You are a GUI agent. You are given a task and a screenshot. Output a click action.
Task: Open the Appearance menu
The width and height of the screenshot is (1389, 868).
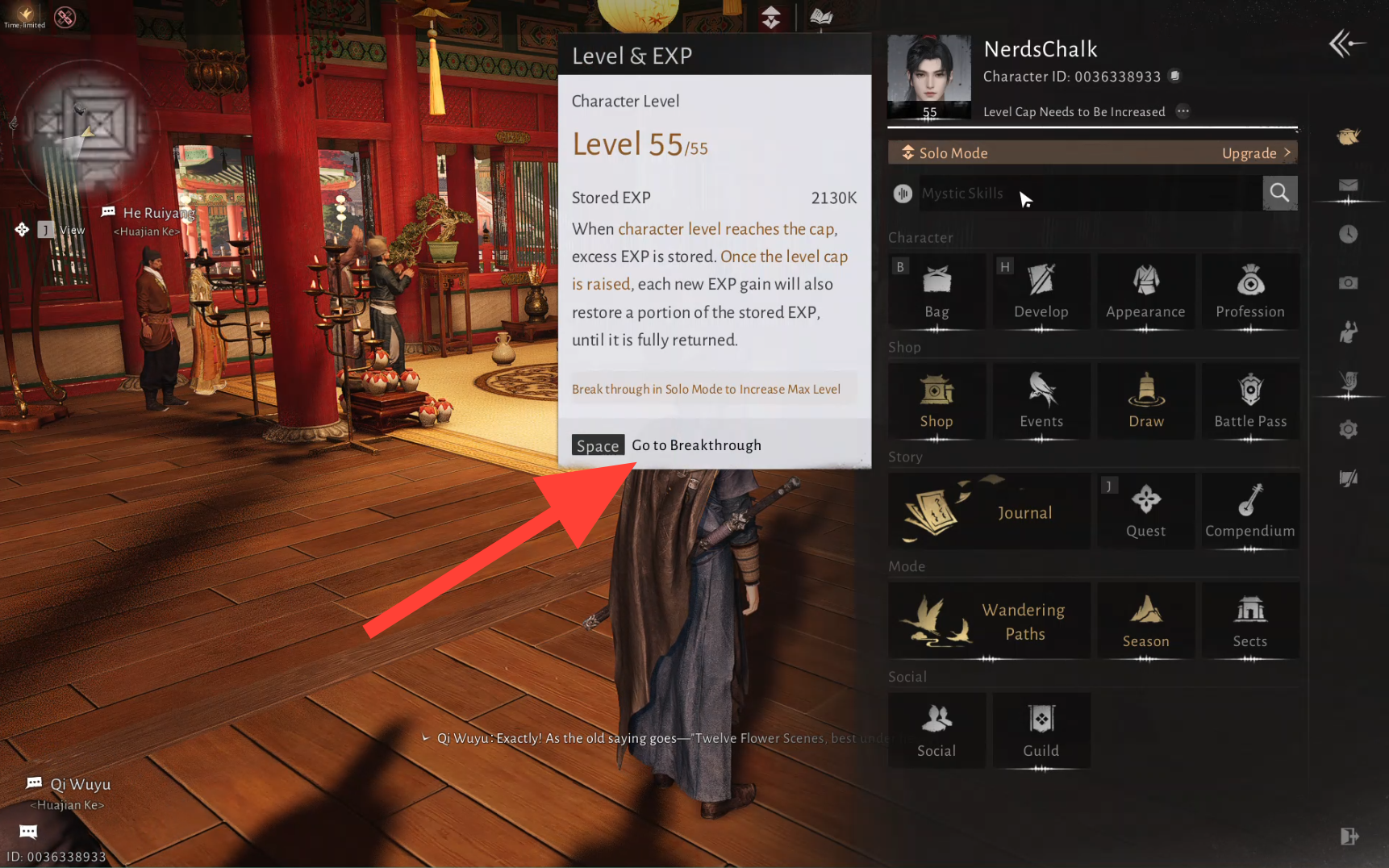pyautogui.click(x=1145, y=291)
